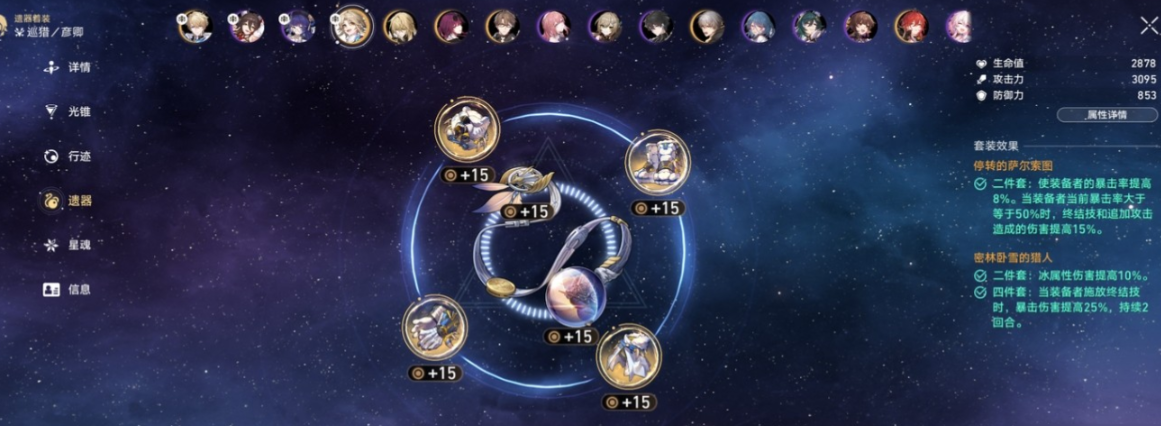Open the 详情 details tab
The height and width of the screenshot is (426, 1161).
point(68,68)
